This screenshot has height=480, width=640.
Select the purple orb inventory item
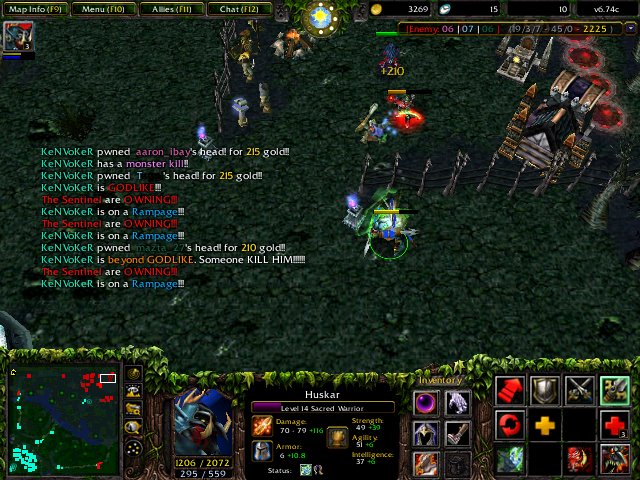pos(427,403)
